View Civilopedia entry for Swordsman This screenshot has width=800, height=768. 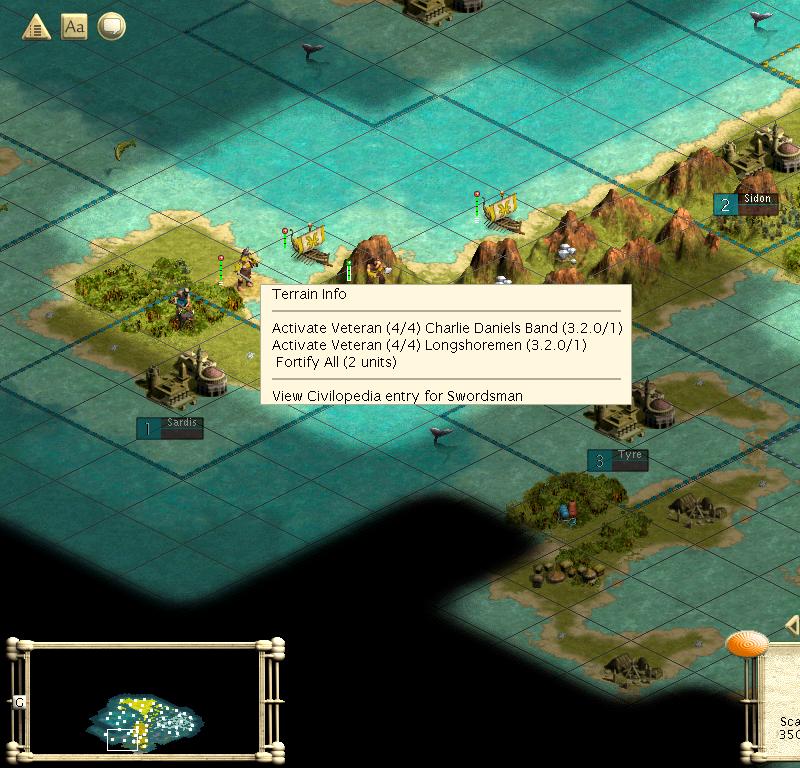click(x=397, y=396)
